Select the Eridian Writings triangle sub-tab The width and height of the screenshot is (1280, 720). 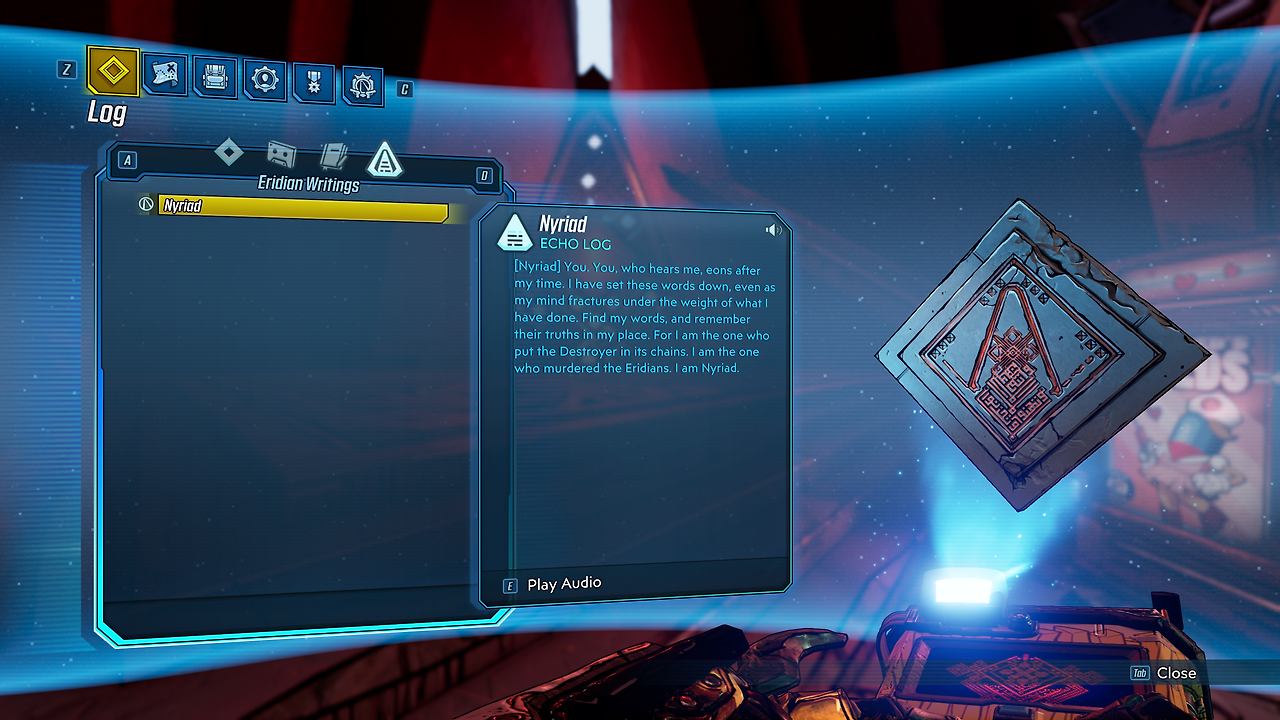coord(385,160)
